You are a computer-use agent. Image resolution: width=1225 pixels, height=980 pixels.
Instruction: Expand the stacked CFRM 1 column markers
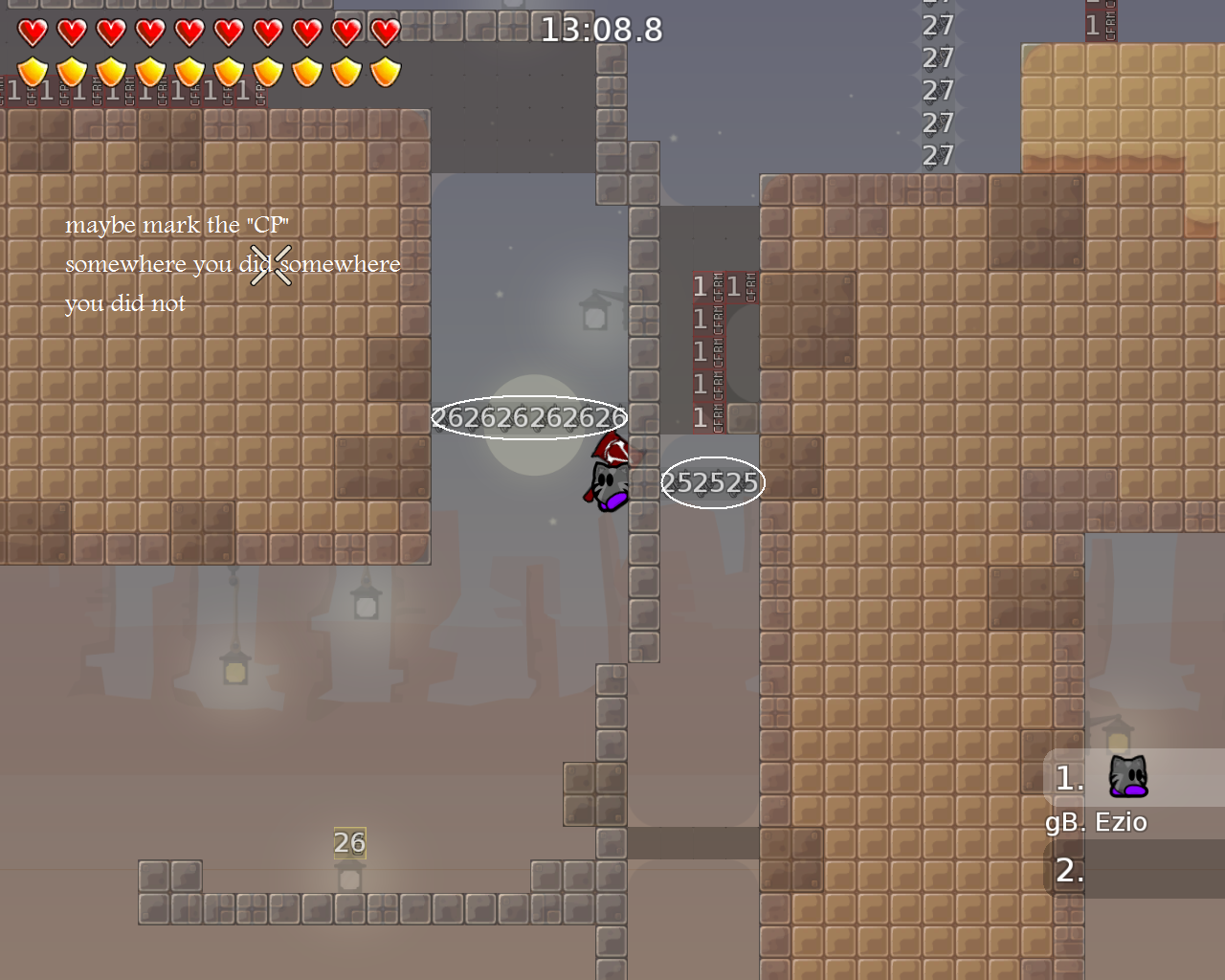708,349
